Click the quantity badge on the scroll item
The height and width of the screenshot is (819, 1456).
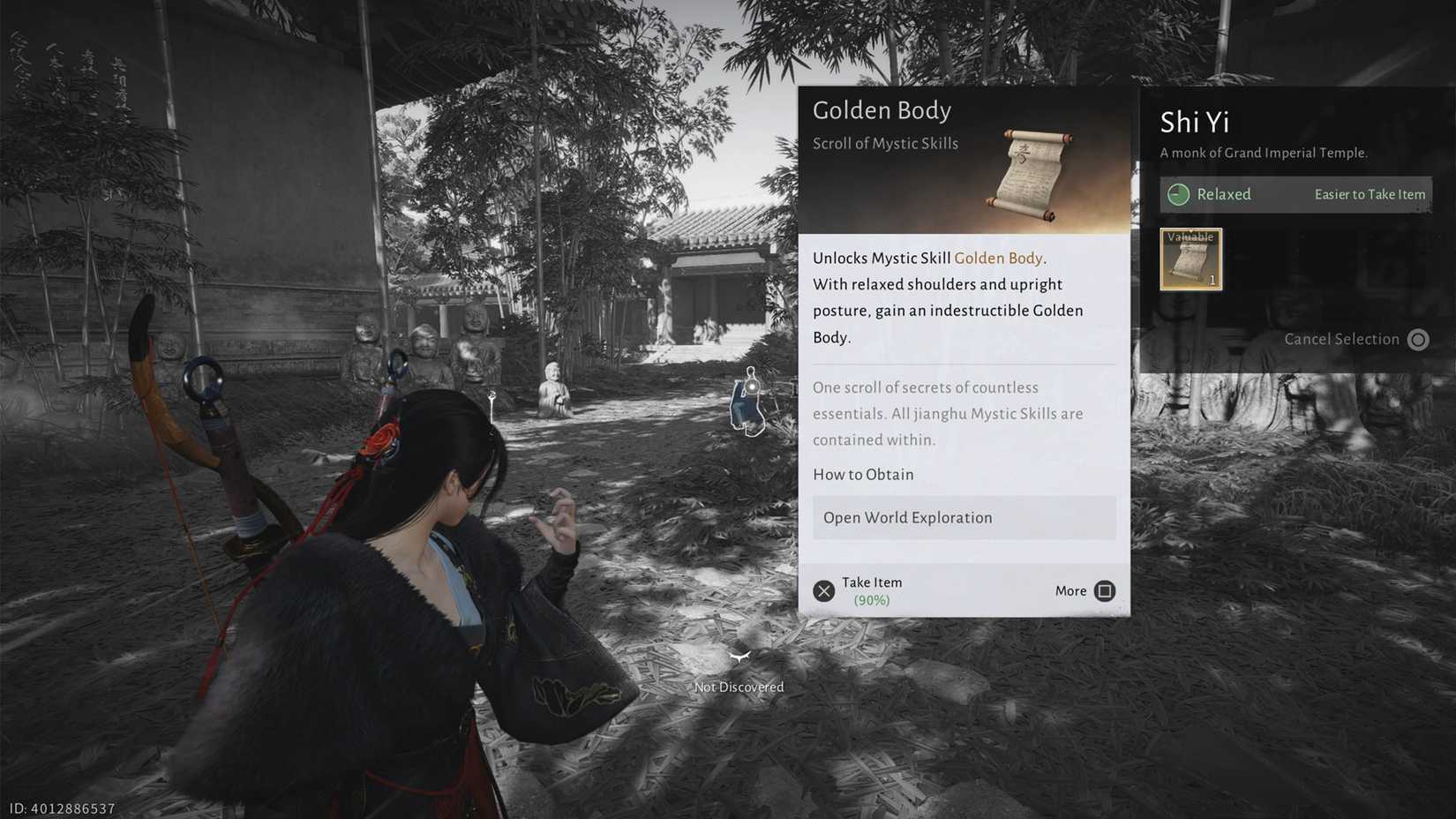coord(1213,281)
